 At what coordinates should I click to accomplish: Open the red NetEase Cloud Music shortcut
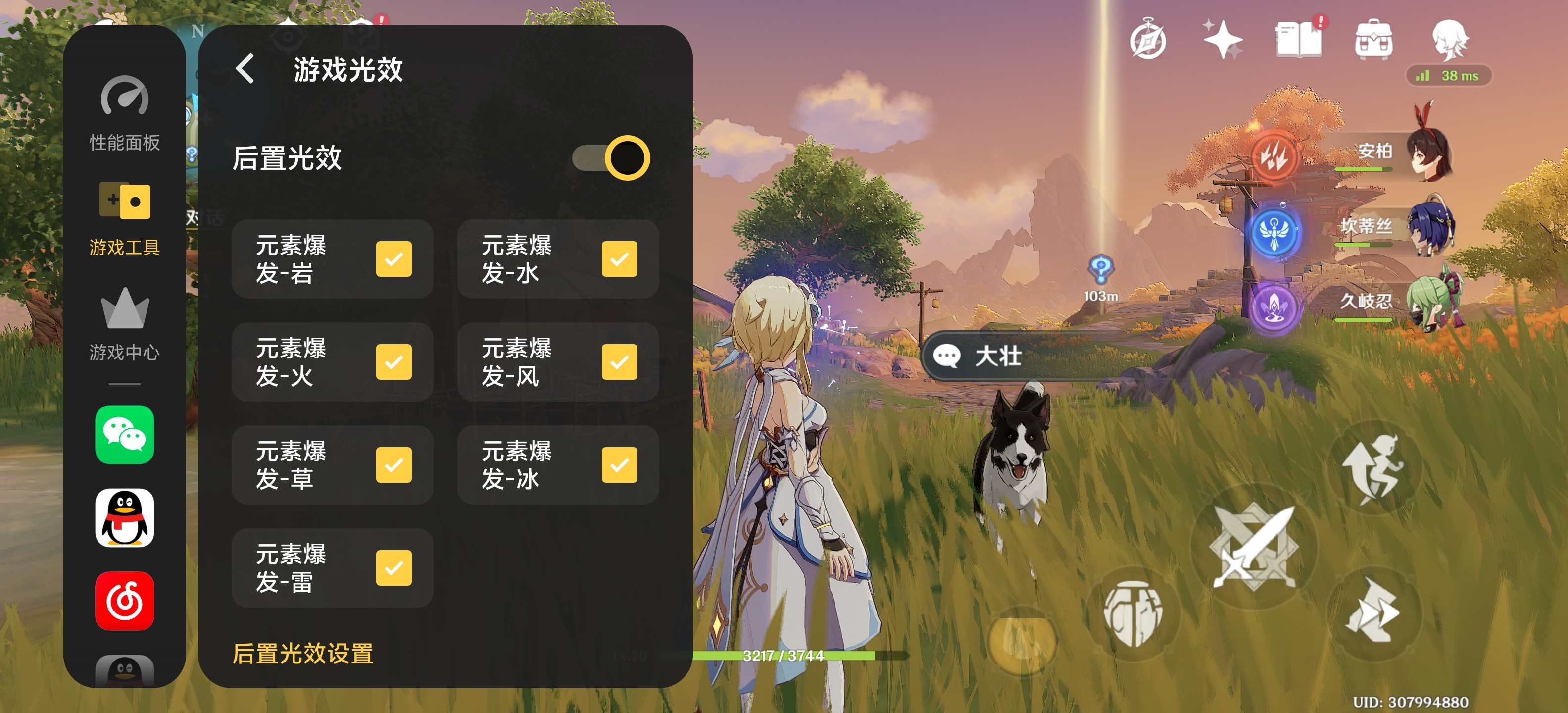click(125, 601)
